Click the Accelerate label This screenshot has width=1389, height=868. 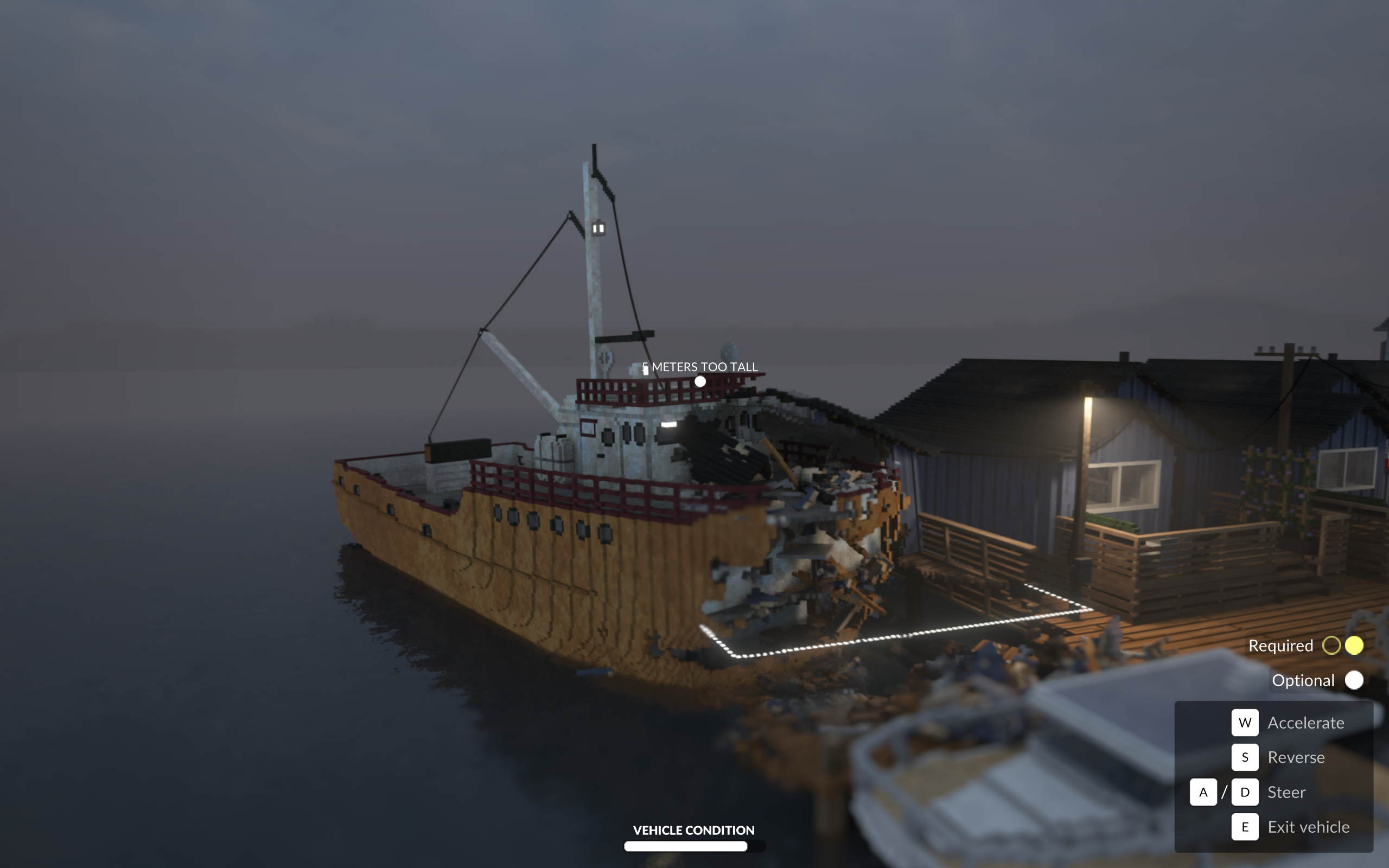1306,722
